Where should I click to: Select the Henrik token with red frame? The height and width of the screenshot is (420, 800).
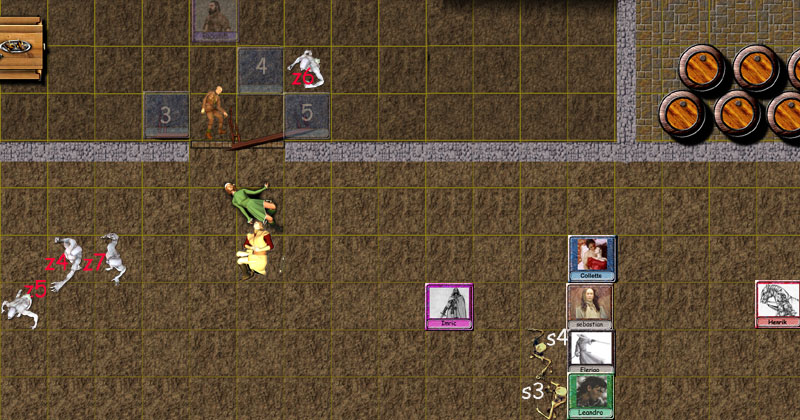[778, 304]
